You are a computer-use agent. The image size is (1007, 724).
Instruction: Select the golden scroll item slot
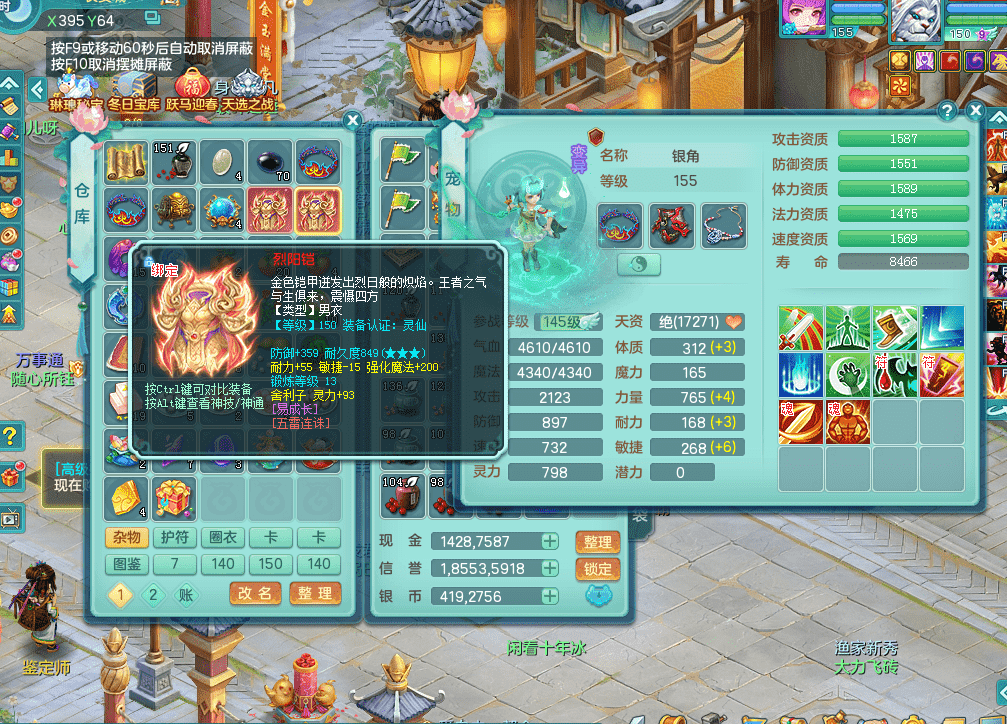126,160
